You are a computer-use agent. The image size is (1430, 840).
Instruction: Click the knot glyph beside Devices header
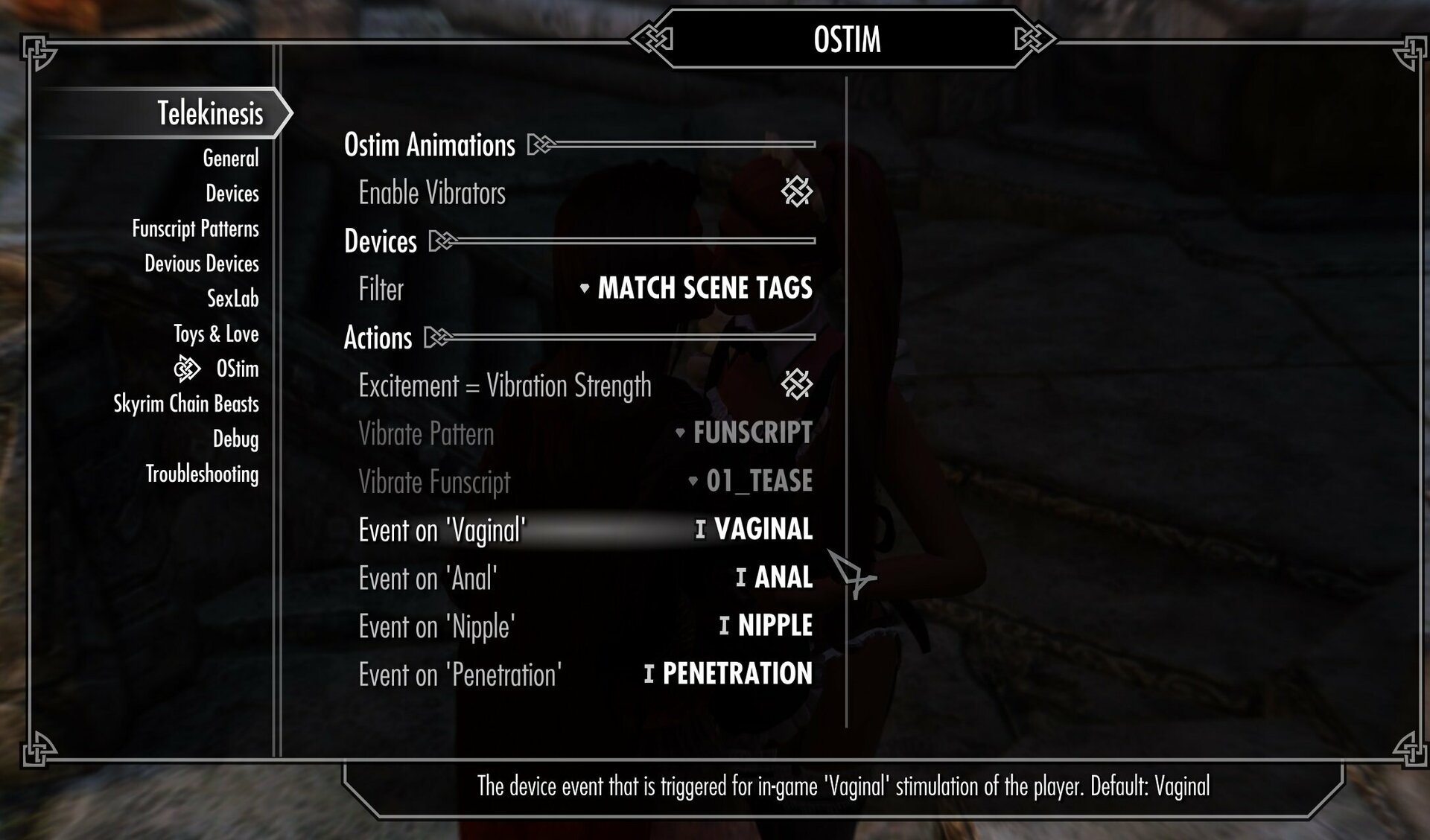point(442,241)
